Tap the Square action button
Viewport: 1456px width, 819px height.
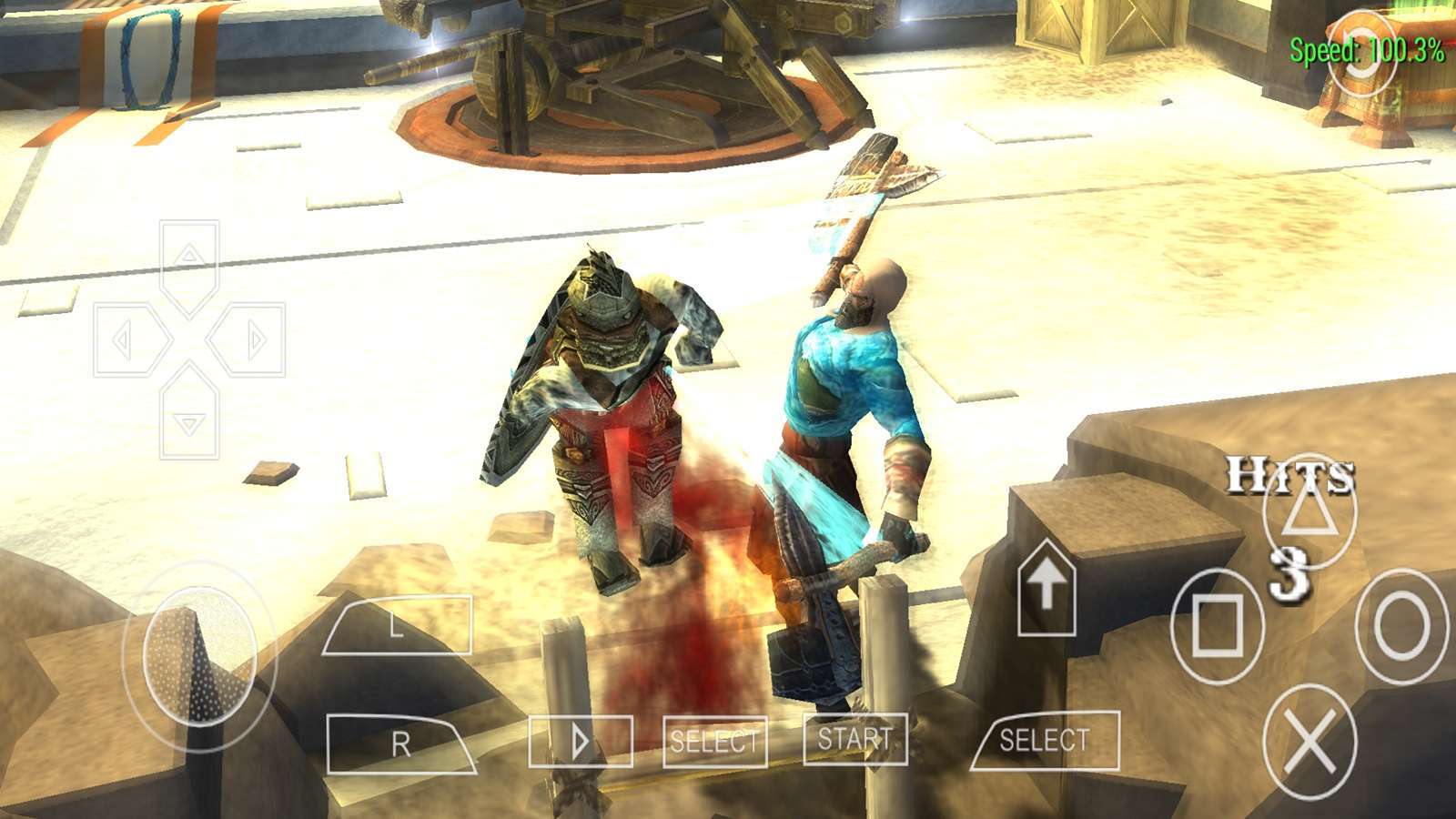click(1218, 626)
